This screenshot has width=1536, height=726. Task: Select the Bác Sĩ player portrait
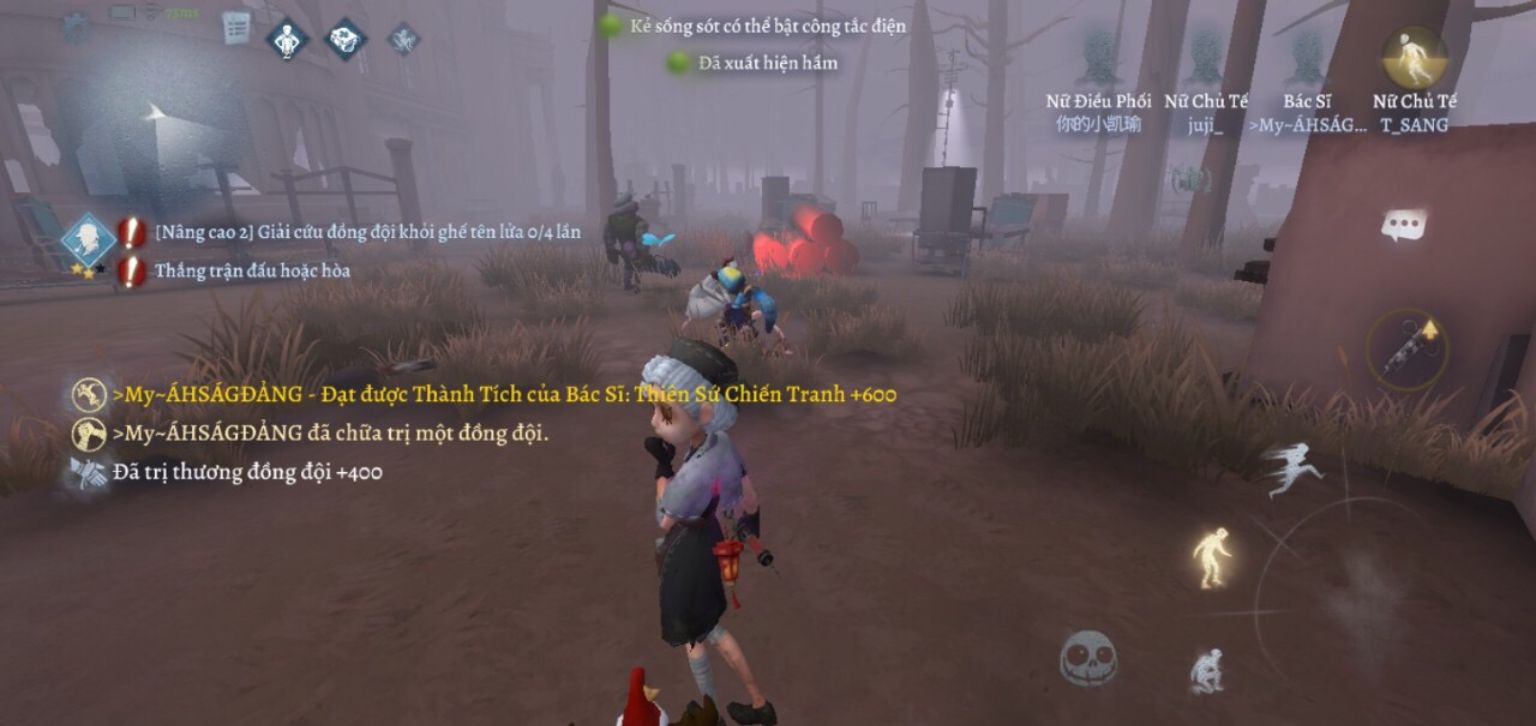pyautogui.click(x=1307, y=60)
